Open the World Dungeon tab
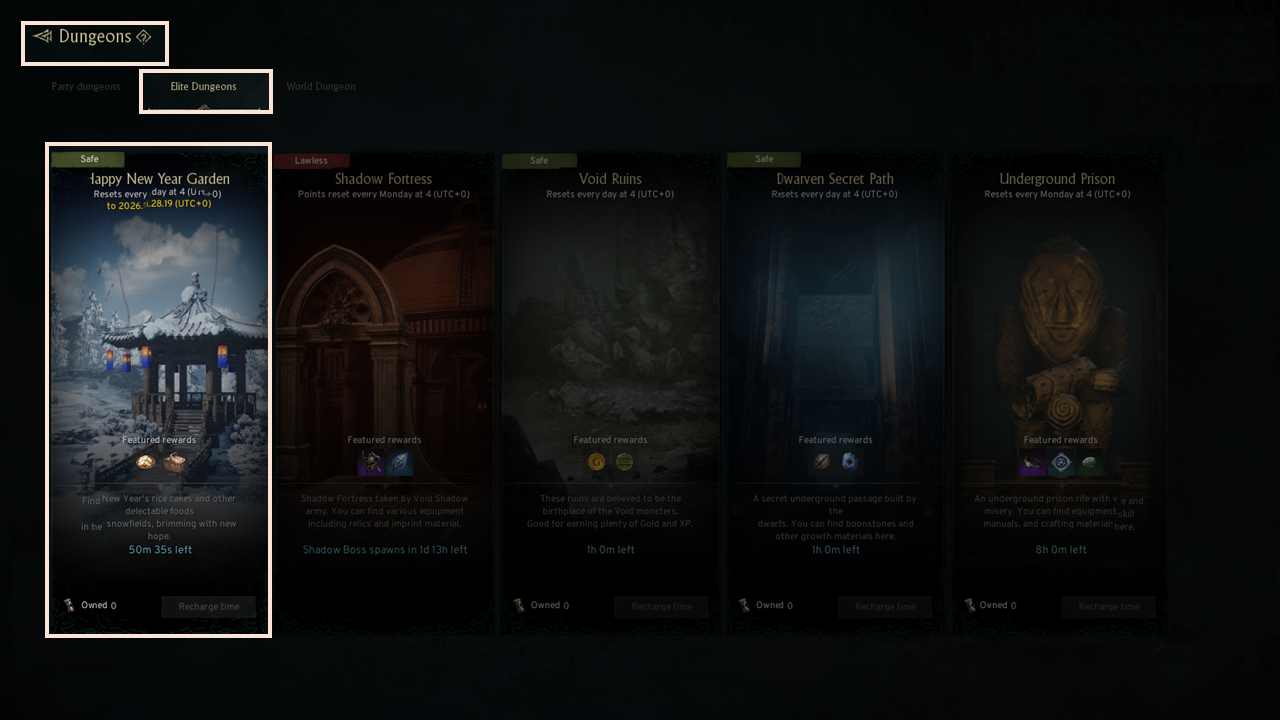This screenshot has width=1280, height=720. 320,87
